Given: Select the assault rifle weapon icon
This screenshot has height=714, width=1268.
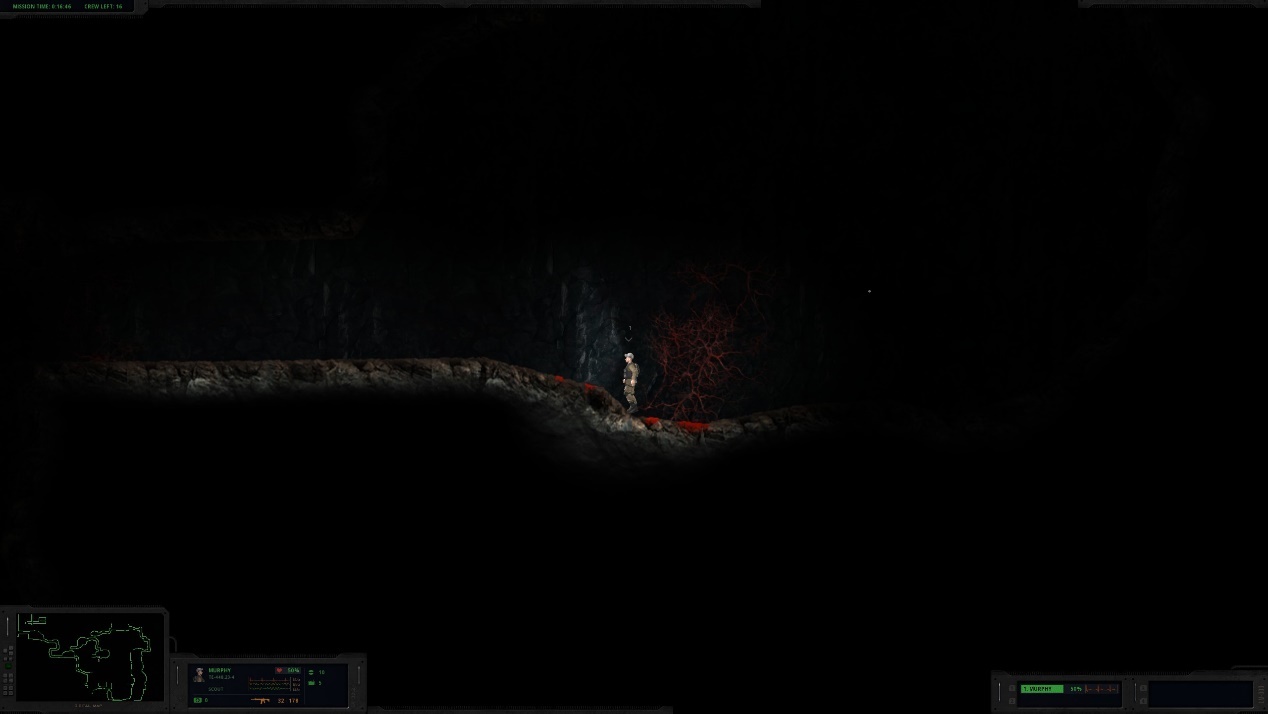Looking at the screenshot, I should pyautogui.click(x=263, y=700).
